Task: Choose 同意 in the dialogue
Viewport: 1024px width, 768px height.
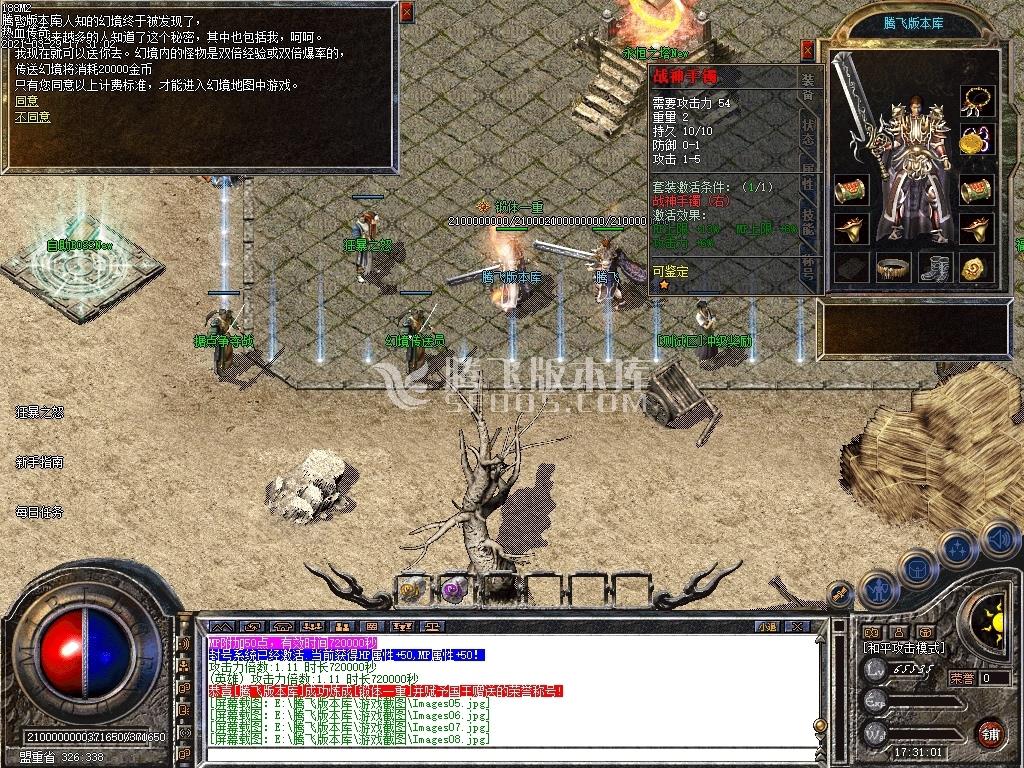Action: 27,101
